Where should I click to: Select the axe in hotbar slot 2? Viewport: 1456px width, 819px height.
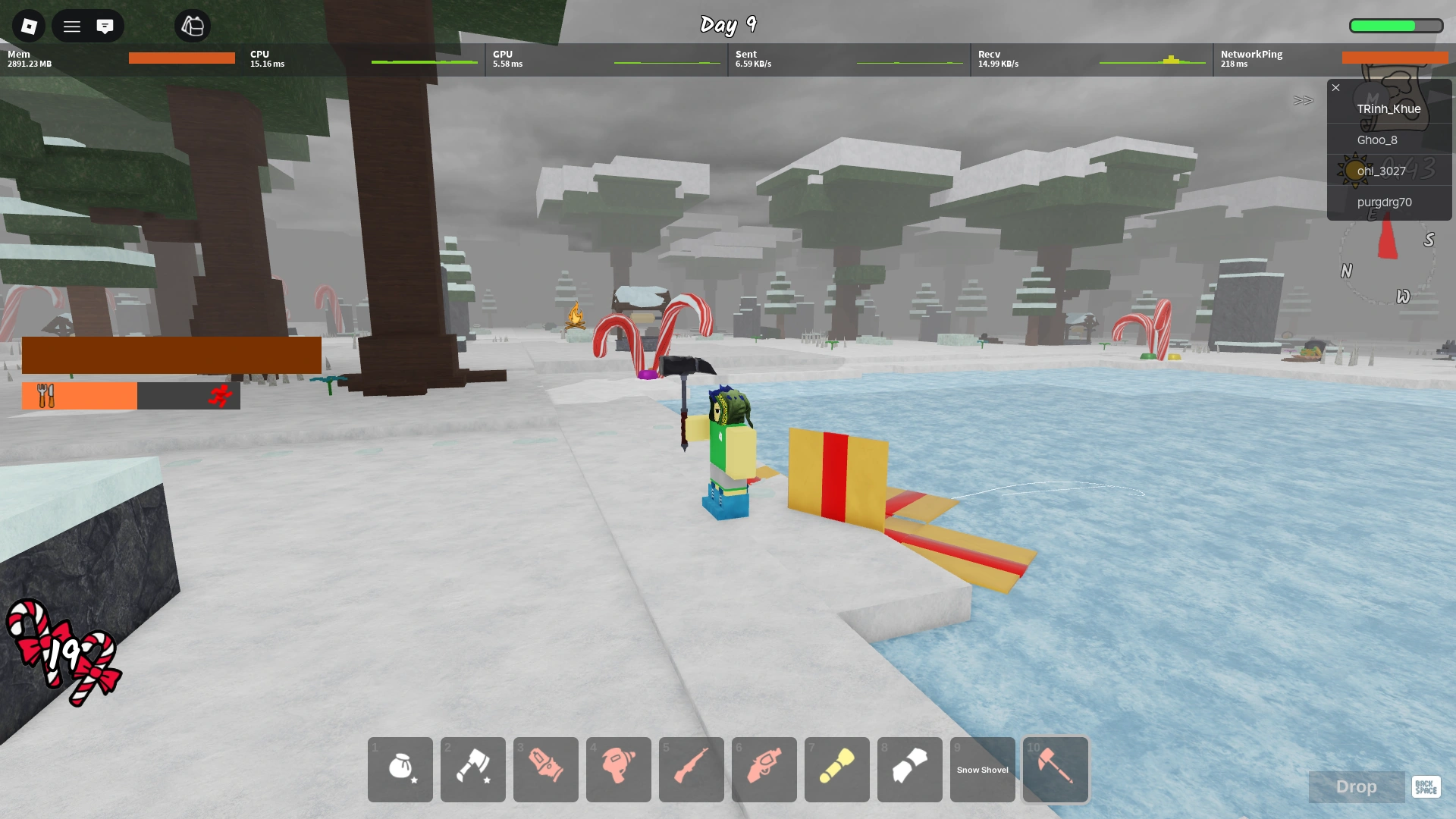click(472, 770)
